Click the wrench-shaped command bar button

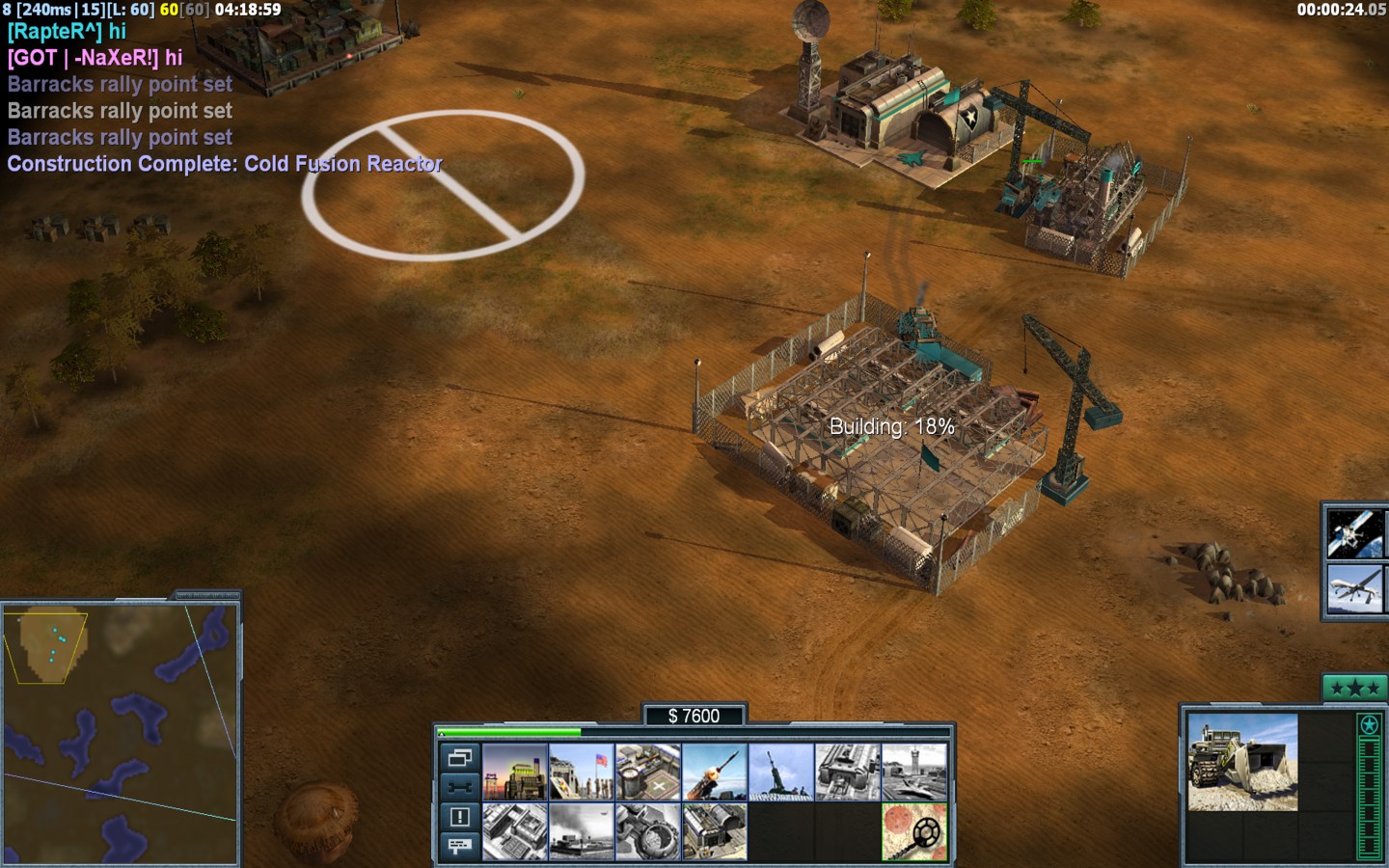point(459,787)
